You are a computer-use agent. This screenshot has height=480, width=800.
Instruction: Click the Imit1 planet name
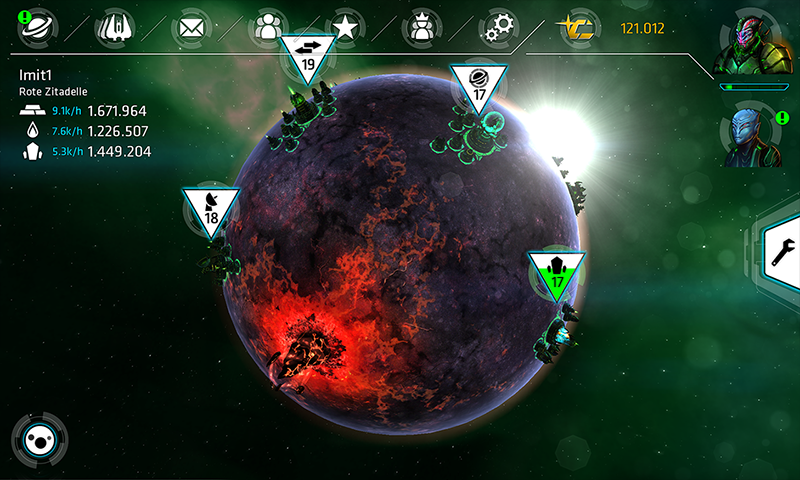(x=36, y=75)
